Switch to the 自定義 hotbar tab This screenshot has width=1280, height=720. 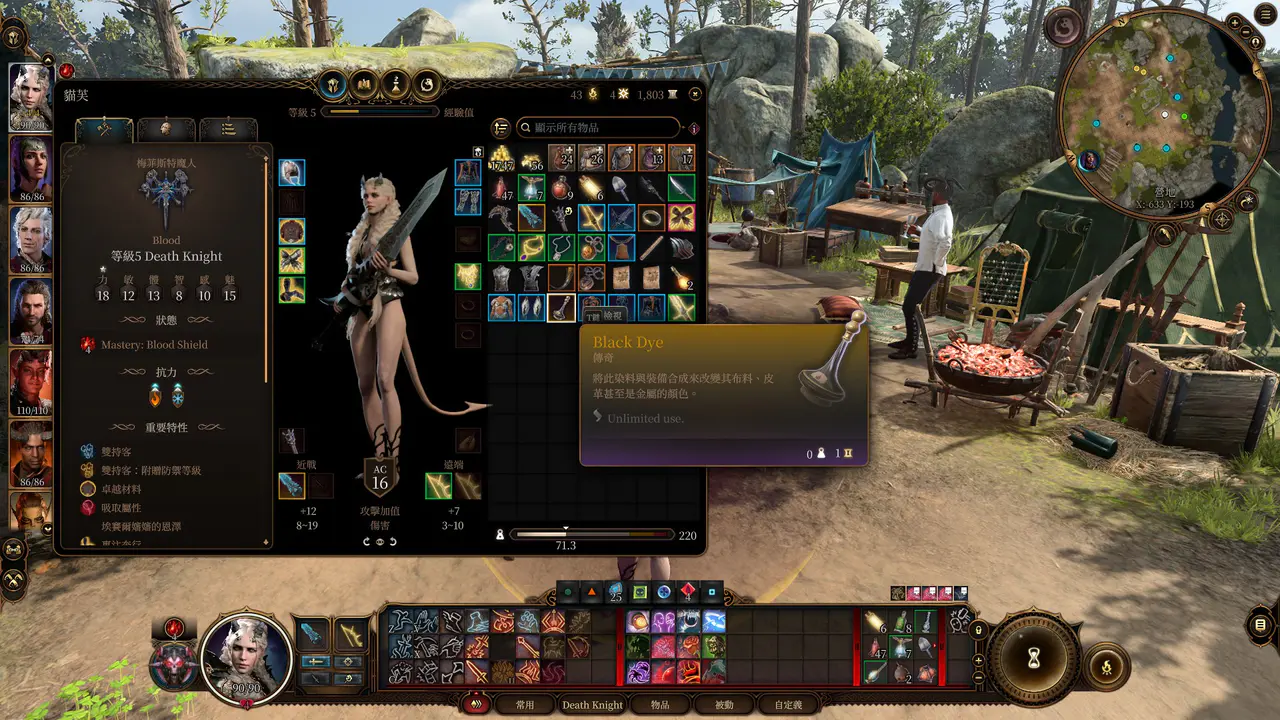(x=788, y=705)
